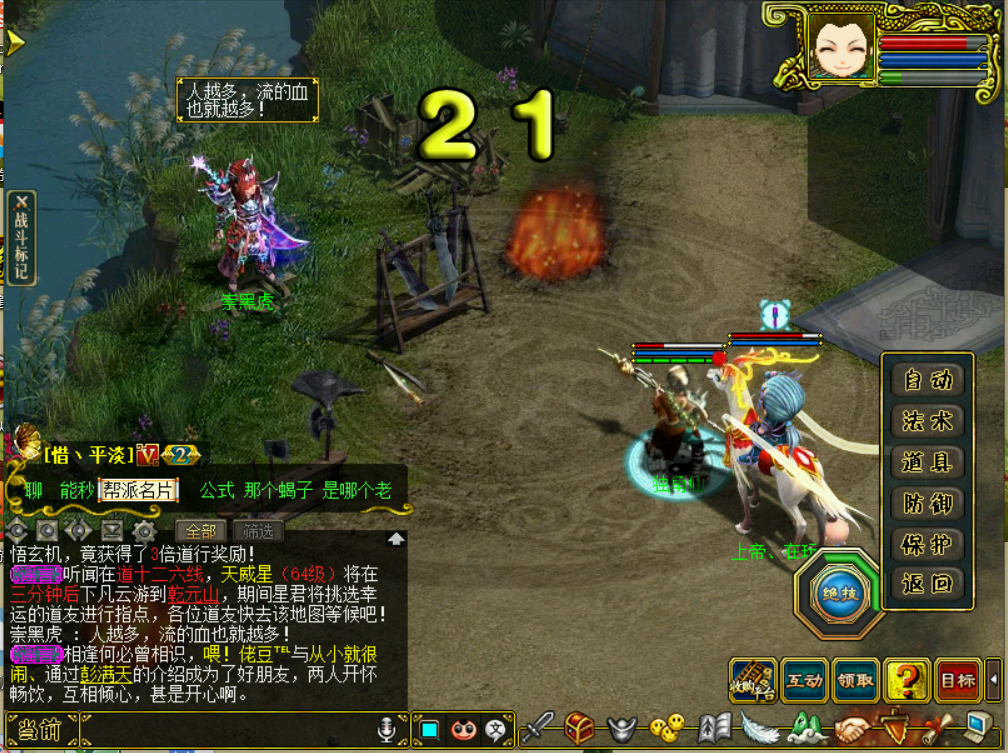
Task: Open the 收购平台 purchase platform icon
Action: (x=753, y=680)
